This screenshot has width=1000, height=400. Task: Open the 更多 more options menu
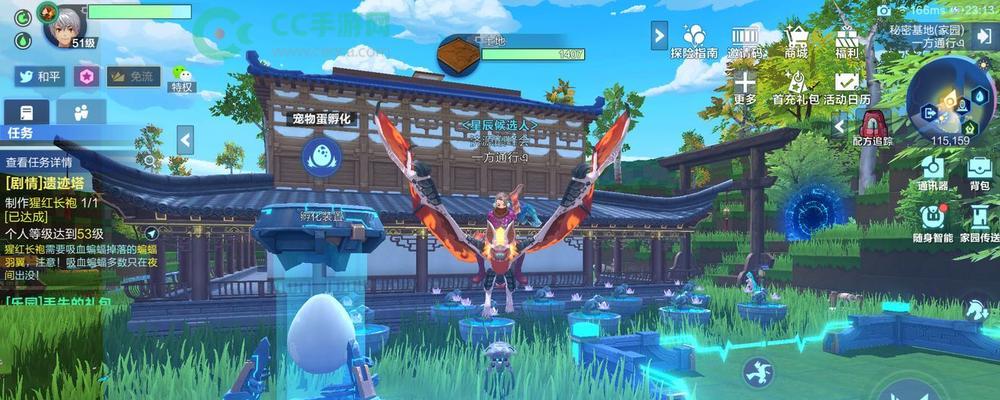pos(744,87)
